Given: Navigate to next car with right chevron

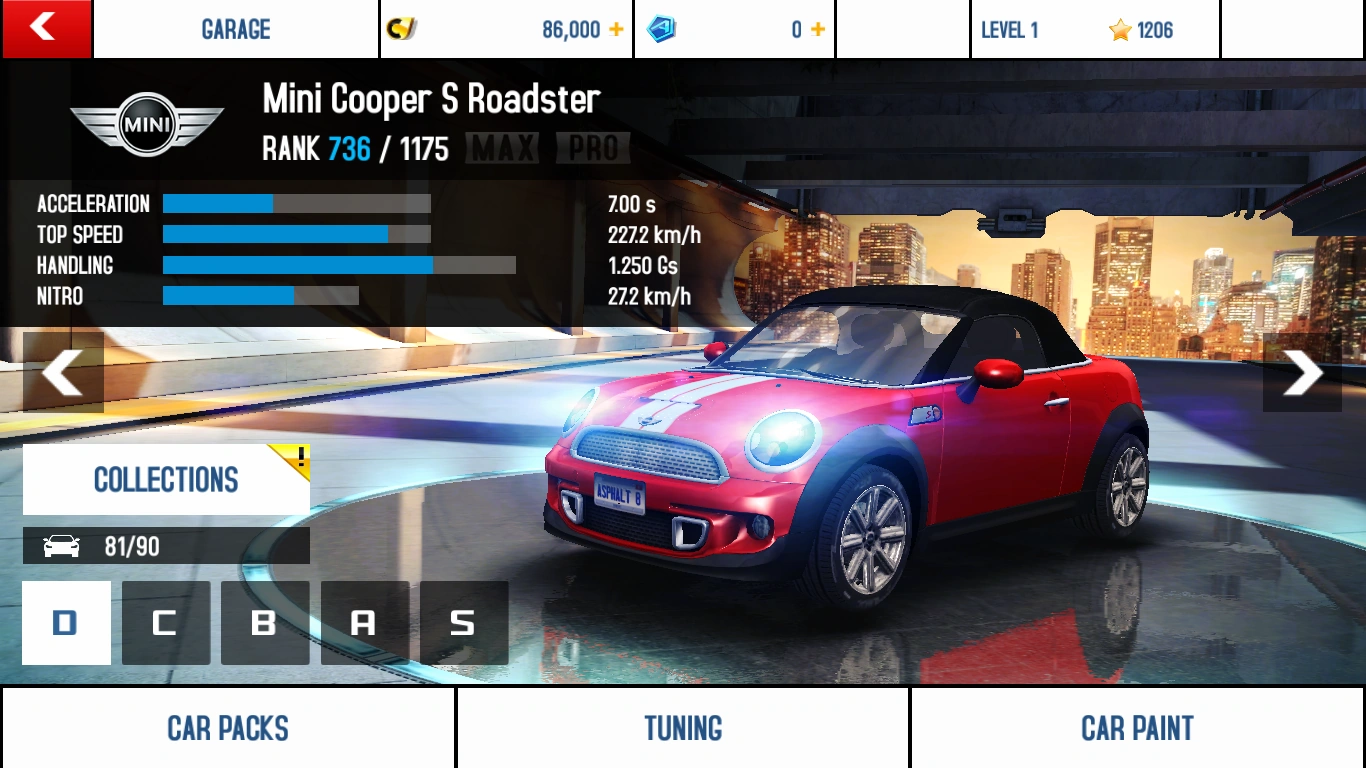Looking at the screenshot, I should [x=1301, y=372].
